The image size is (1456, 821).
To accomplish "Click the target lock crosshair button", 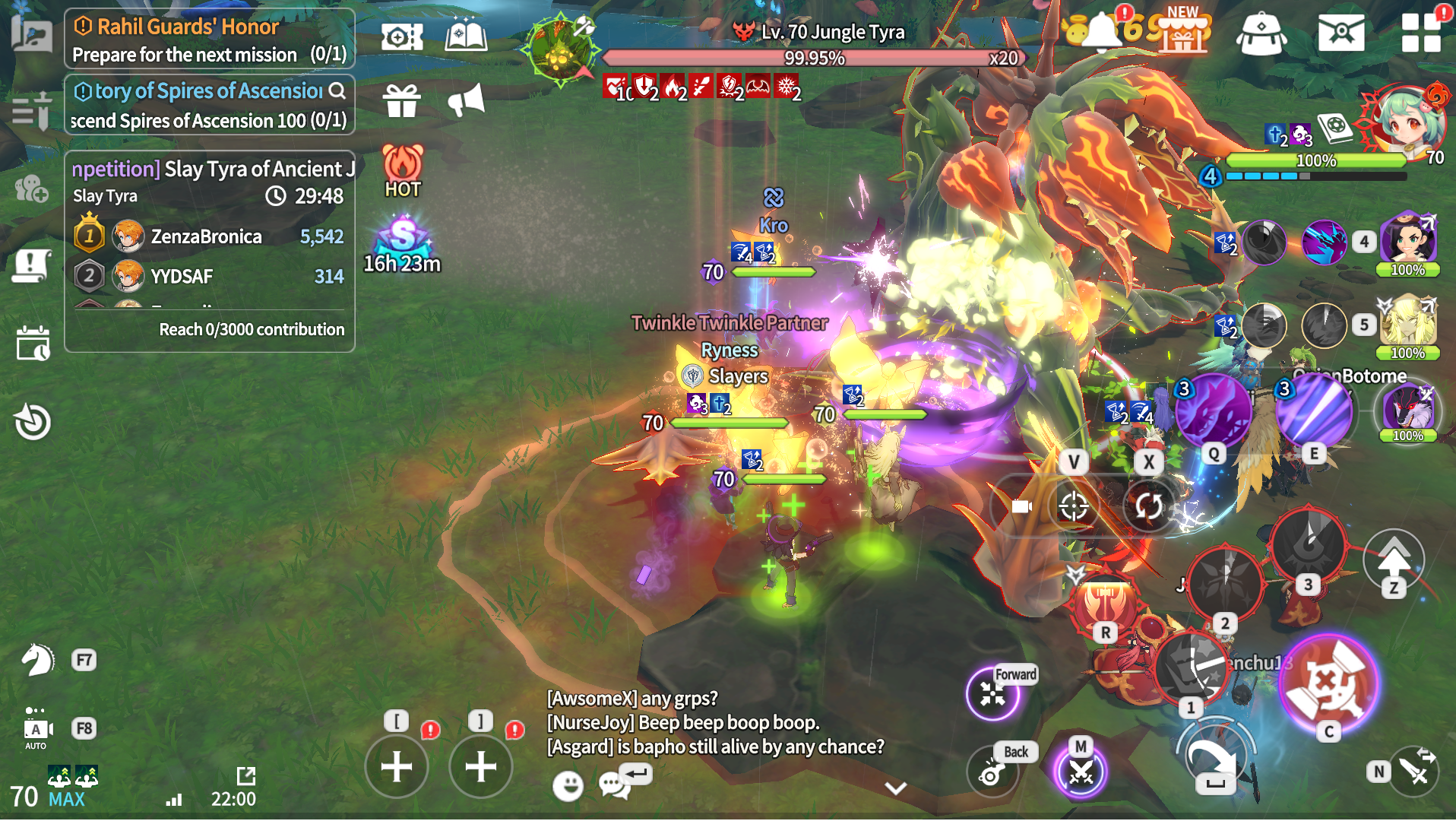I will (x=1073, y=506).
